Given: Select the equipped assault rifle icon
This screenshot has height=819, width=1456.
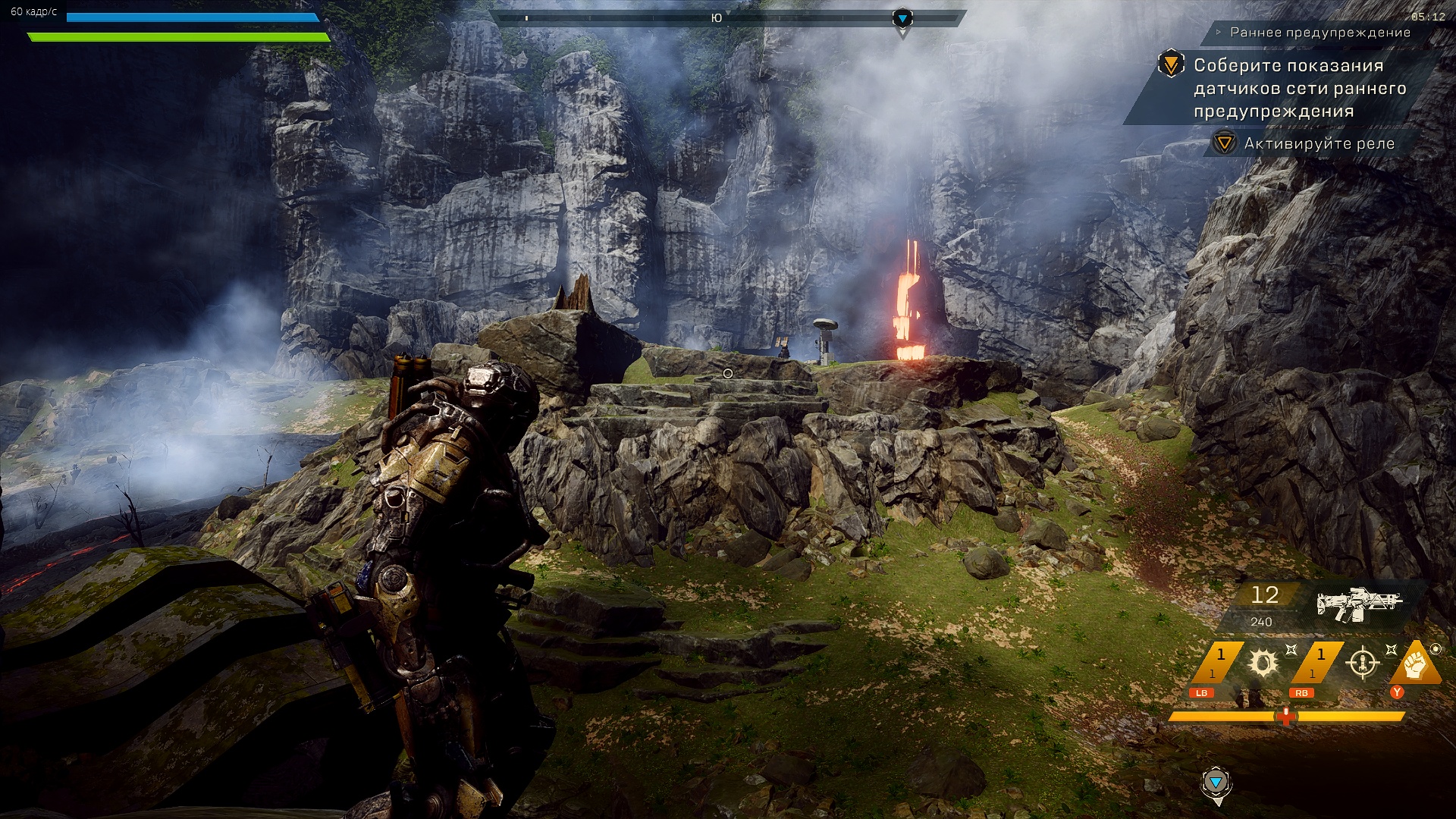Looking at the screenshot, I should [x=1358, y=604].
